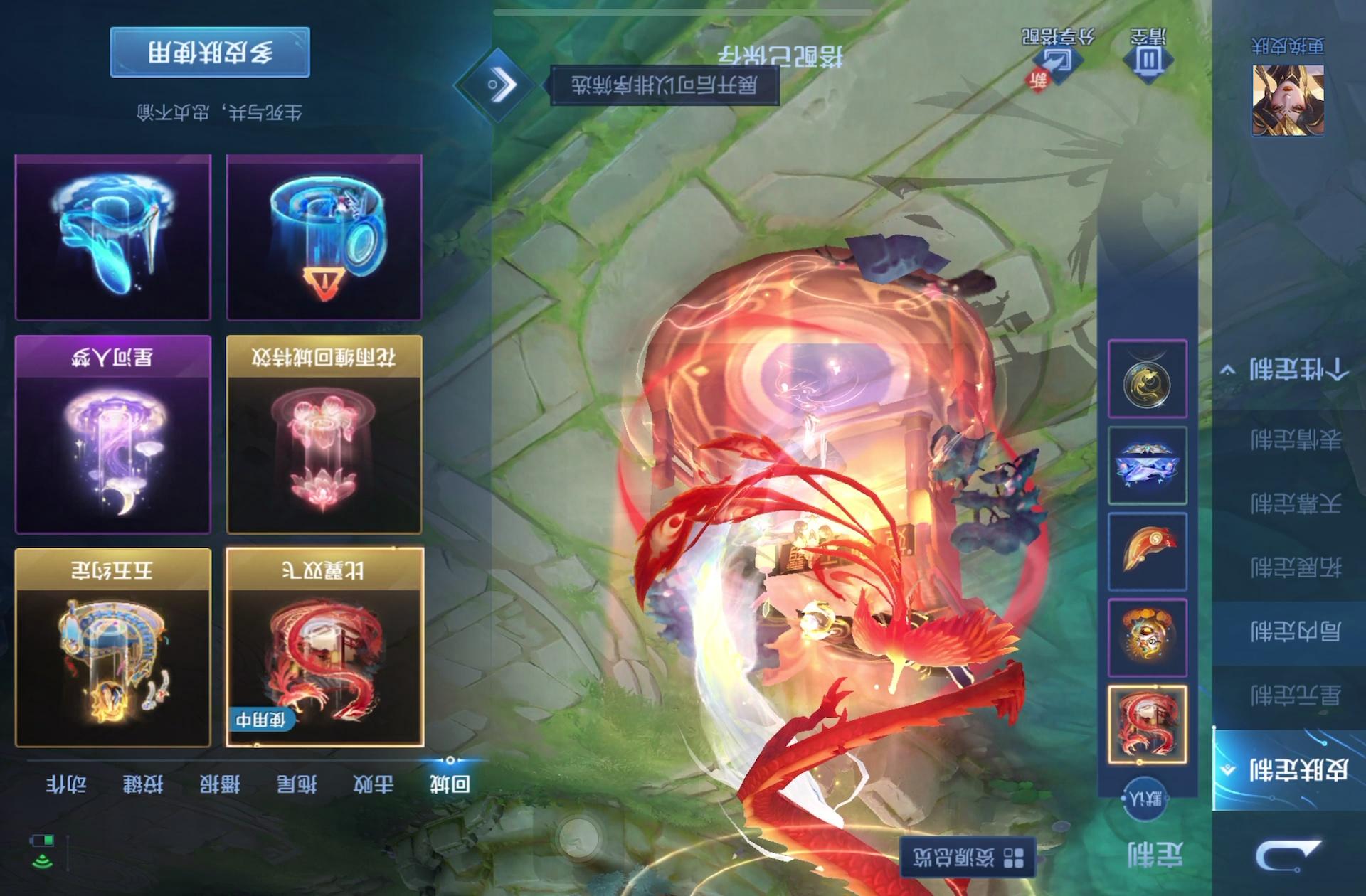This screenshot has width=1366, height=896.
Task: Go back with the return arrow
Action: (x=1286, y=853)
